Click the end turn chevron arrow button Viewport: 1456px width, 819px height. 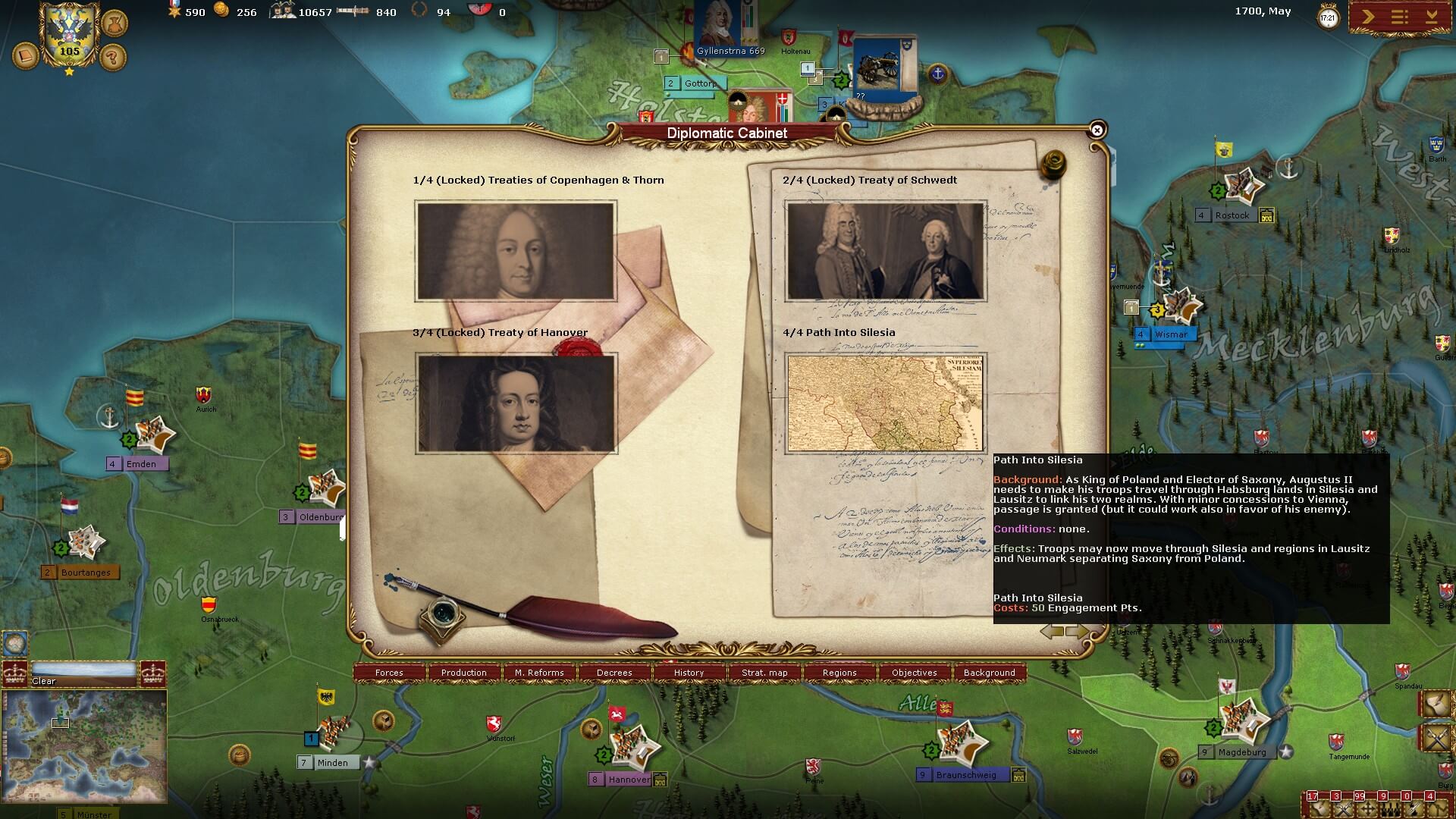[x=1367, y=17]
